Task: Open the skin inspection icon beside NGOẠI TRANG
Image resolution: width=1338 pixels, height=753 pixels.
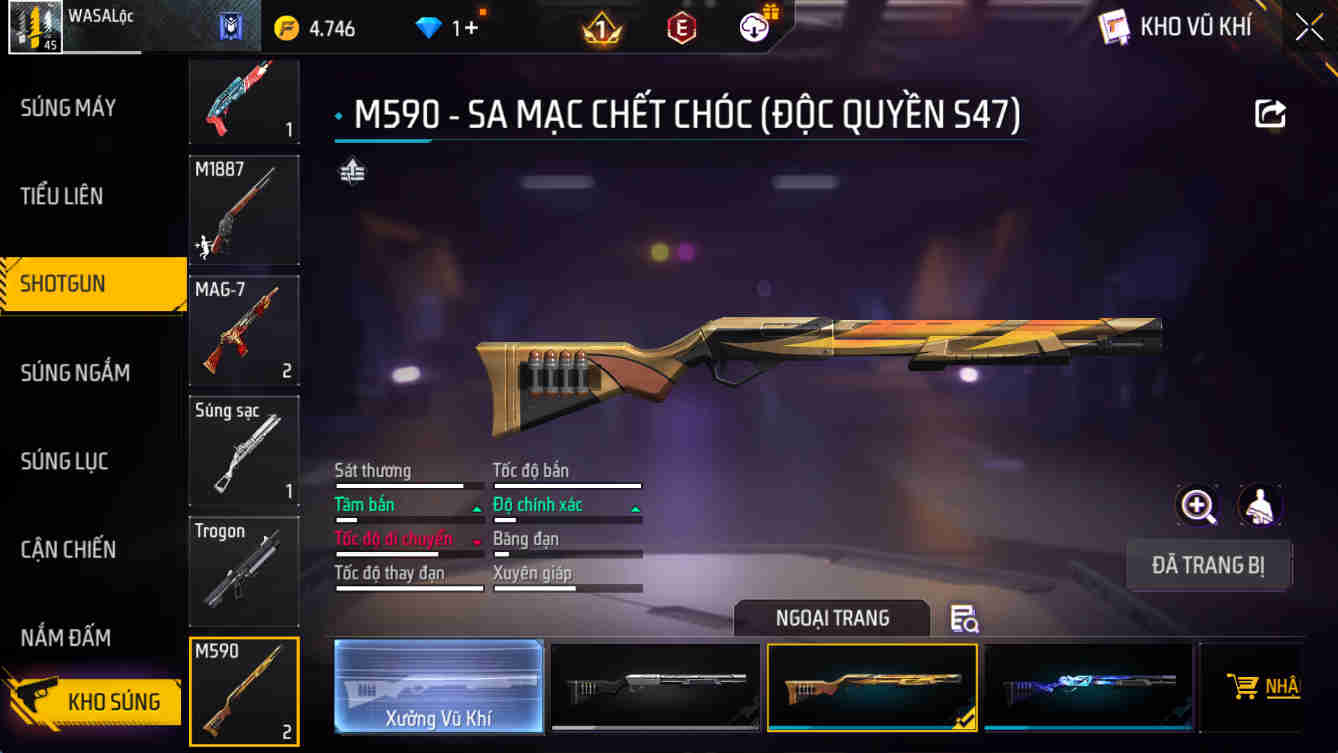Action: point(962,620)
